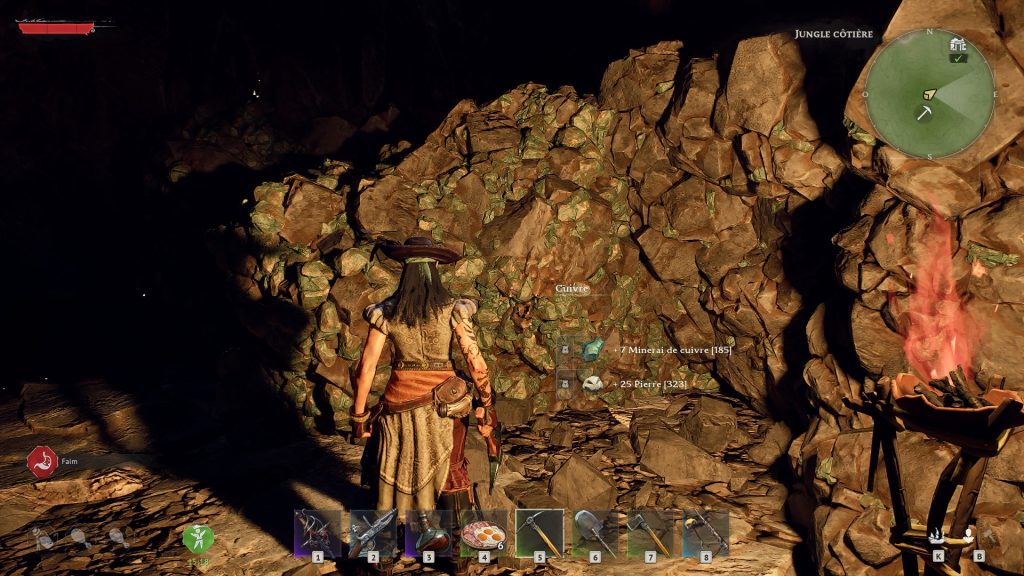Screen dimensions: 1024x576
Task: Select the tool in hotbar slot 8
Action: (x=706, y=532)
